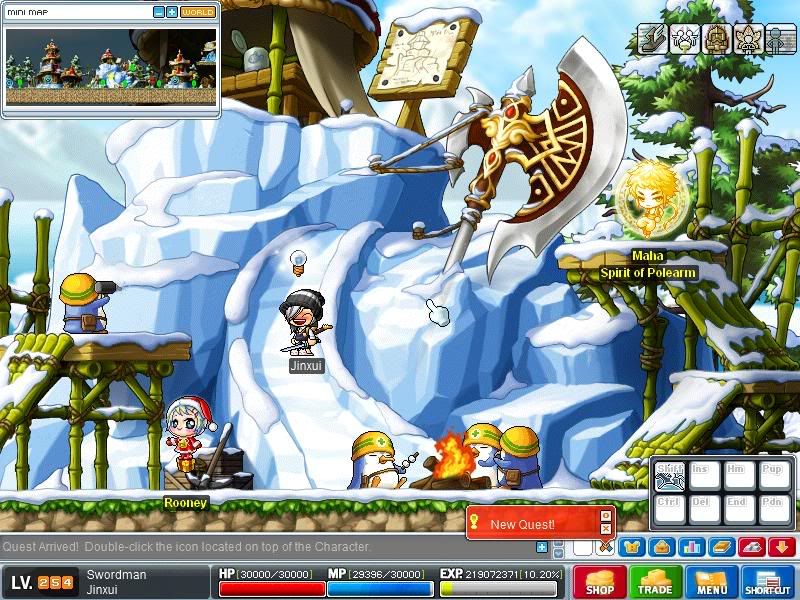
Task: Click the grey figure buff icon
Action: [x=781, y=38]
